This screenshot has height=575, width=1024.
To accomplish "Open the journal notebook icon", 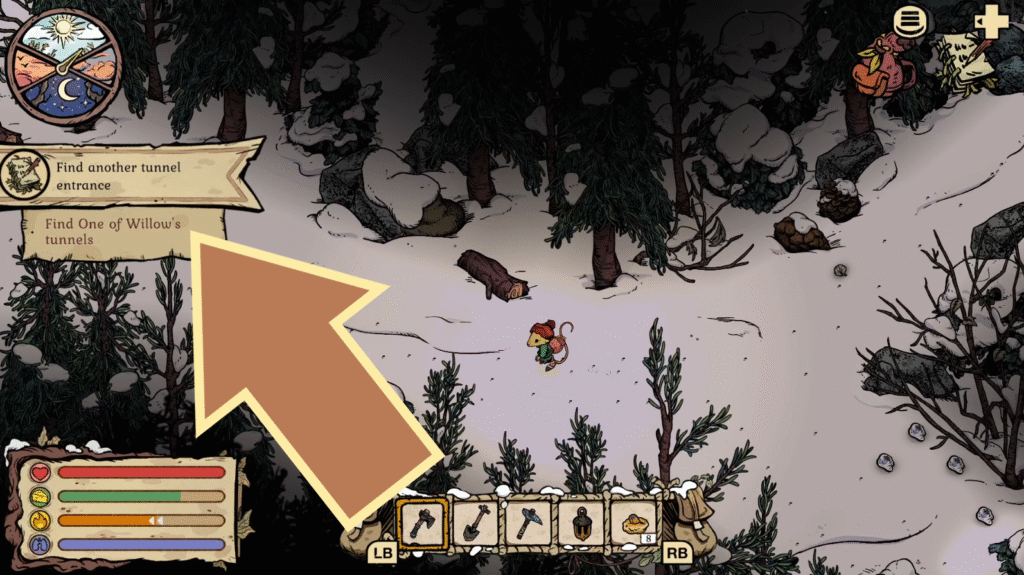I will coord(965,60).
